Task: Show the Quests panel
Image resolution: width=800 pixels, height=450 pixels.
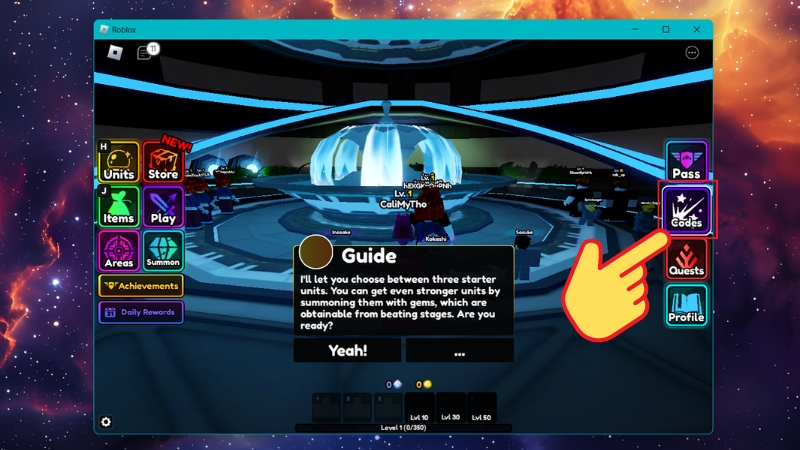Action: pyautogui.click(x=686, y=259)
